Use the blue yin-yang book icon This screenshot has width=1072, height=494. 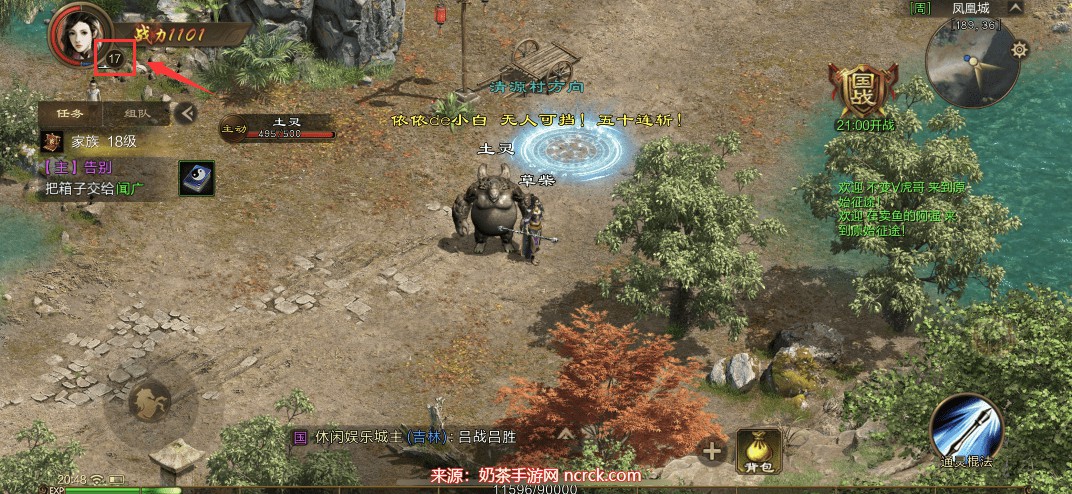click(196, 178)
